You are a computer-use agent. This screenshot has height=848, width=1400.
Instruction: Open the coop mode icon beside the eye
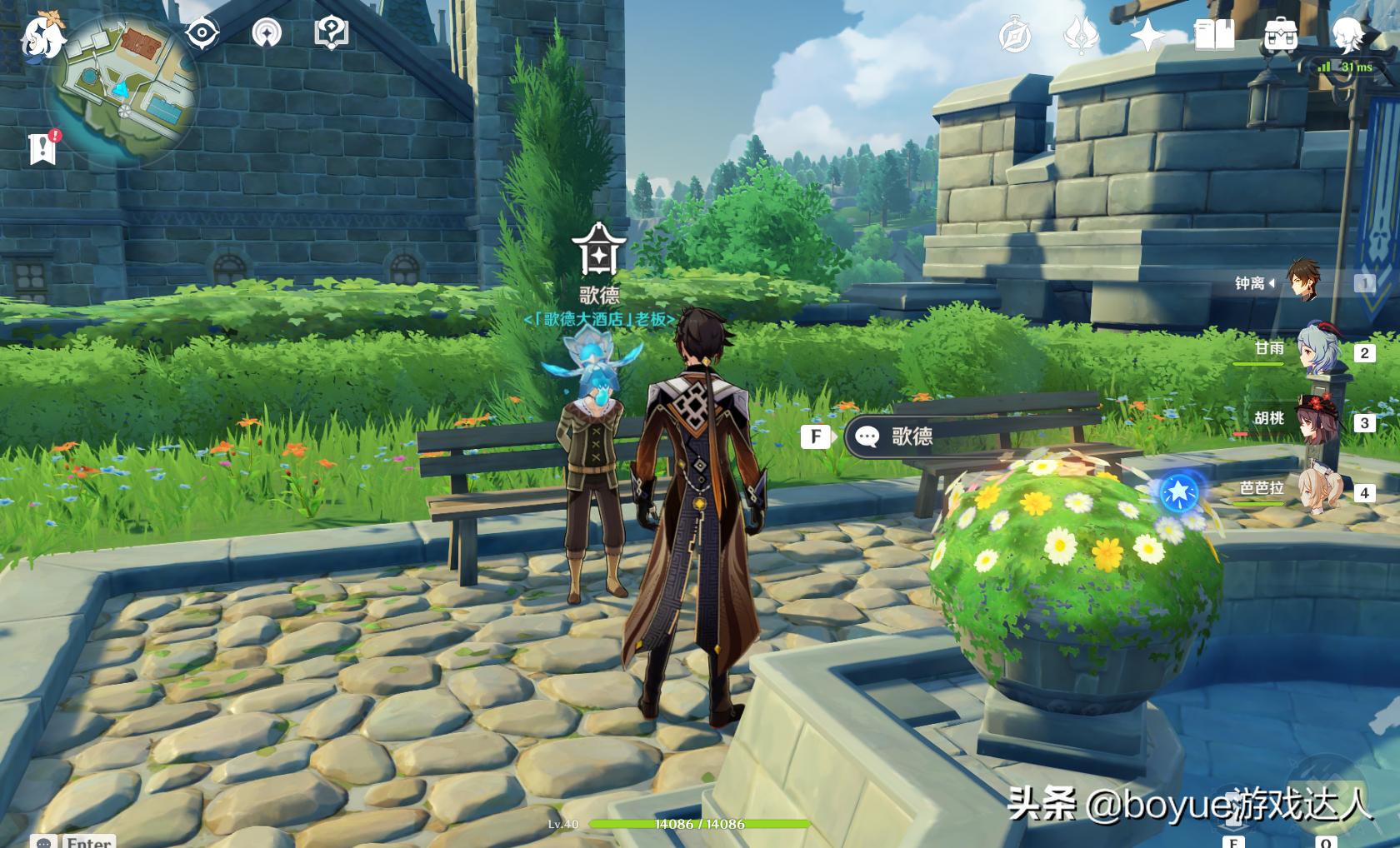pos(267,33)
